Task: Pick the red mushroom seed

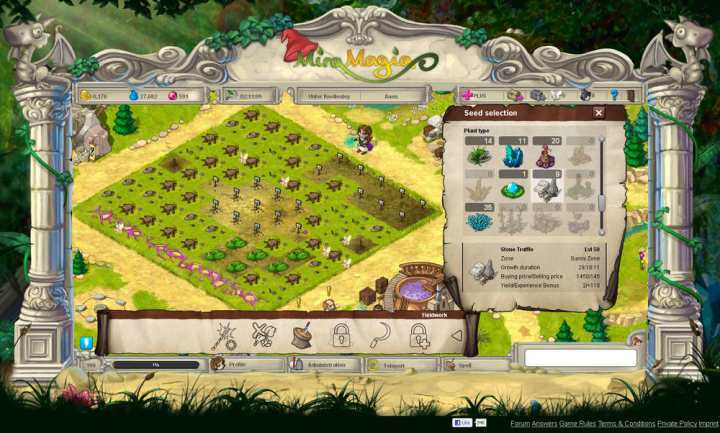Action: [x=546, y=156]
